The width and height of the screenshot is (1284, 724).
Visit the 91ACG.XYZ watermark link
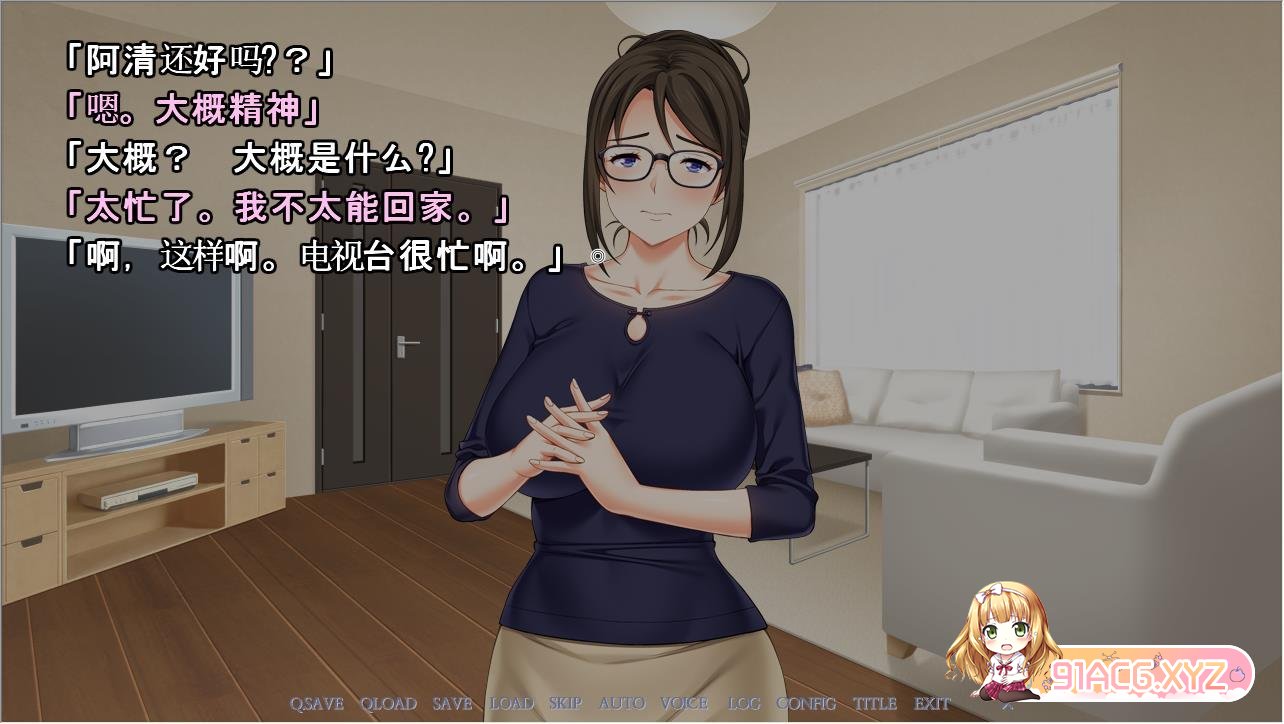click(1138, 676)
